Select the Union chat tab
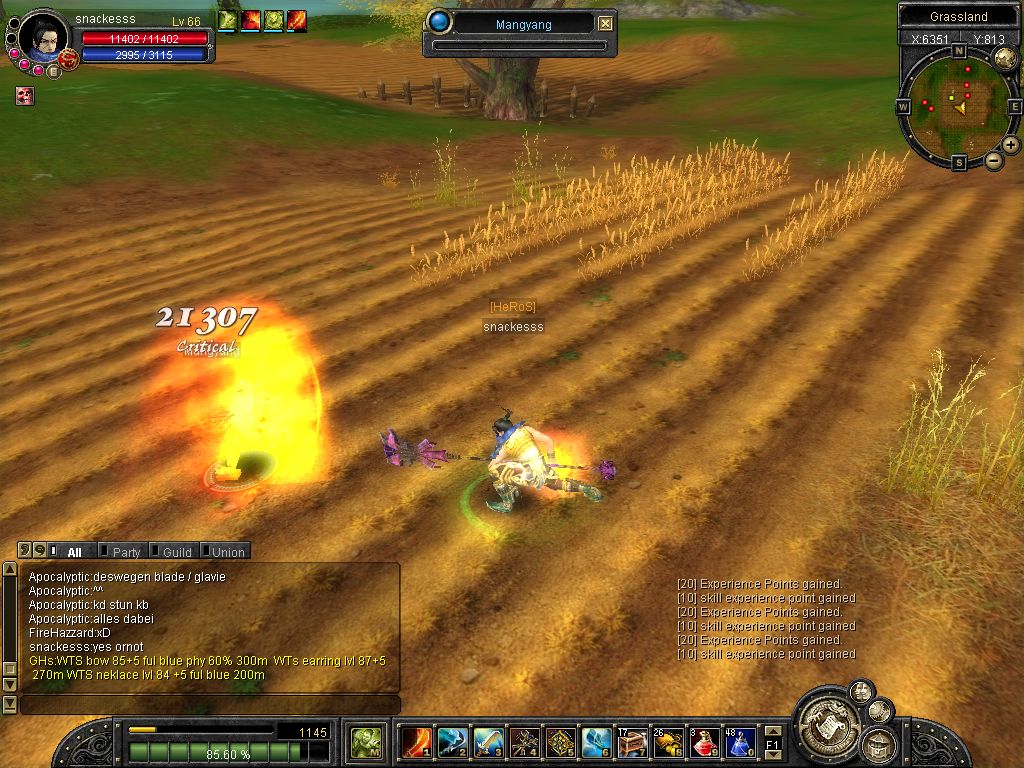This screenshot has height=768, width=1024. tap(227, 552)
